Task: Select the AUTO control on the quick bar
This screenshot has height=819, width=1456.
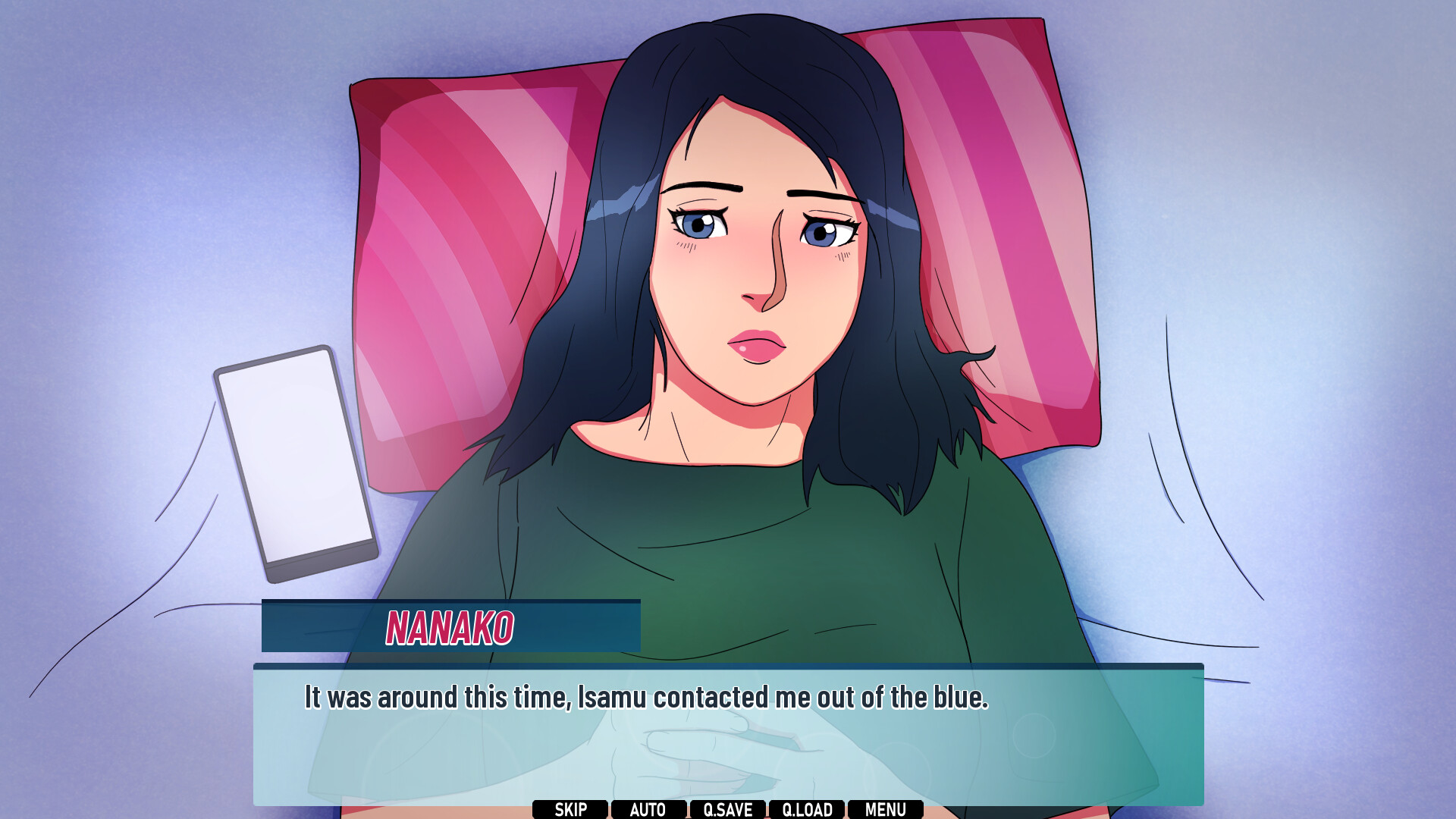Action: coord(648,809)
